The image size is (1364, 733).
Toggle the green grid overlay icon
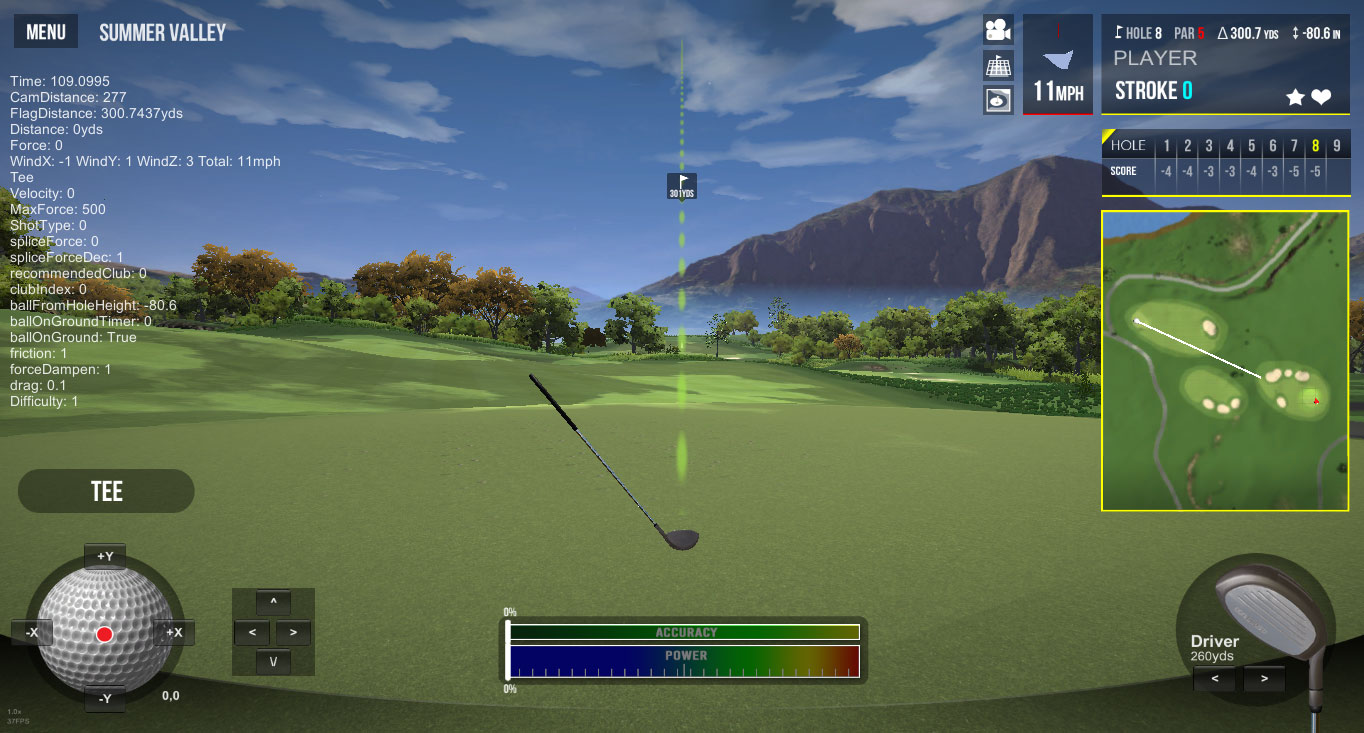point(998,65)
